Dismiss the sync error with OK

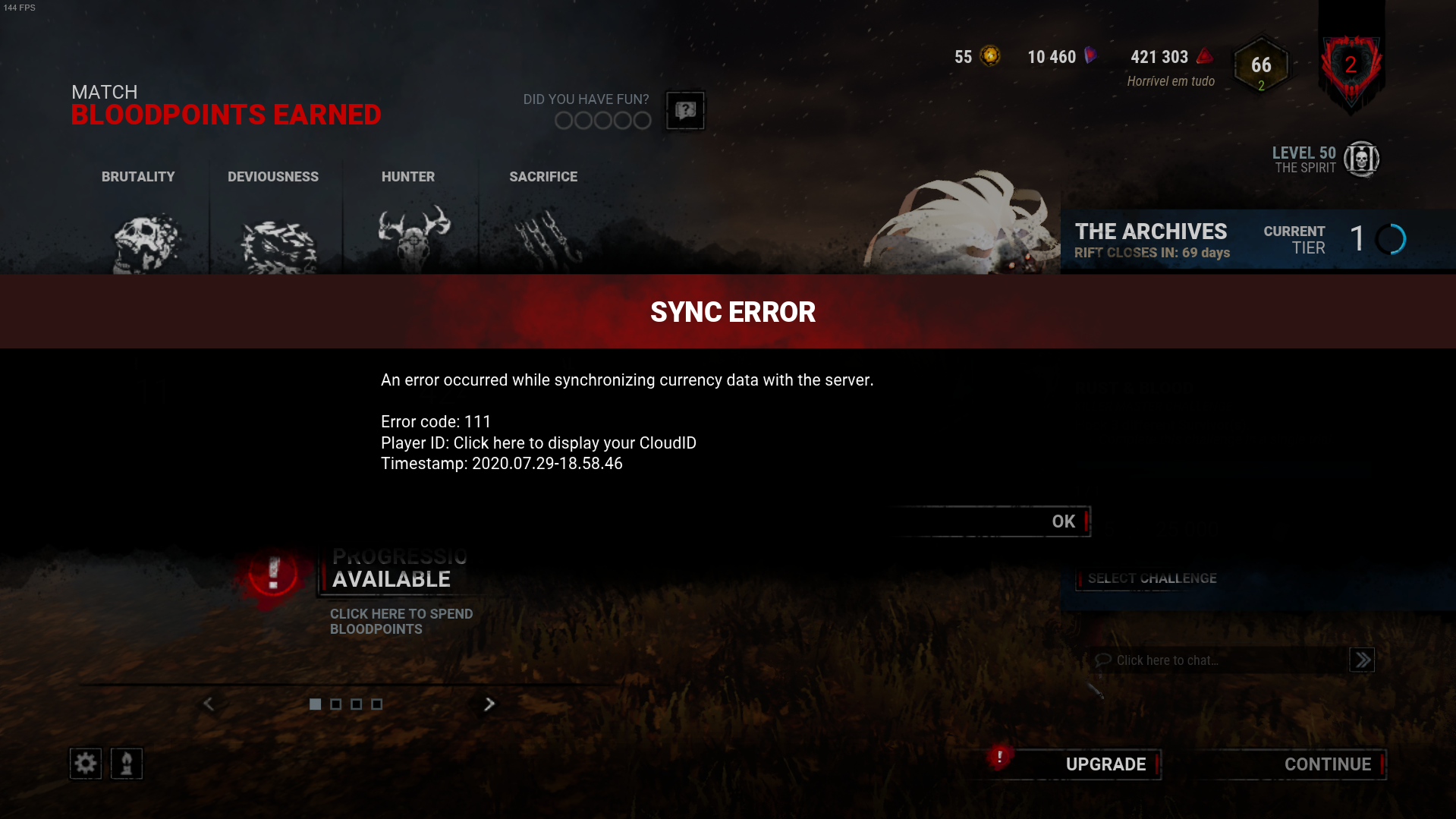click(1063, 521)
